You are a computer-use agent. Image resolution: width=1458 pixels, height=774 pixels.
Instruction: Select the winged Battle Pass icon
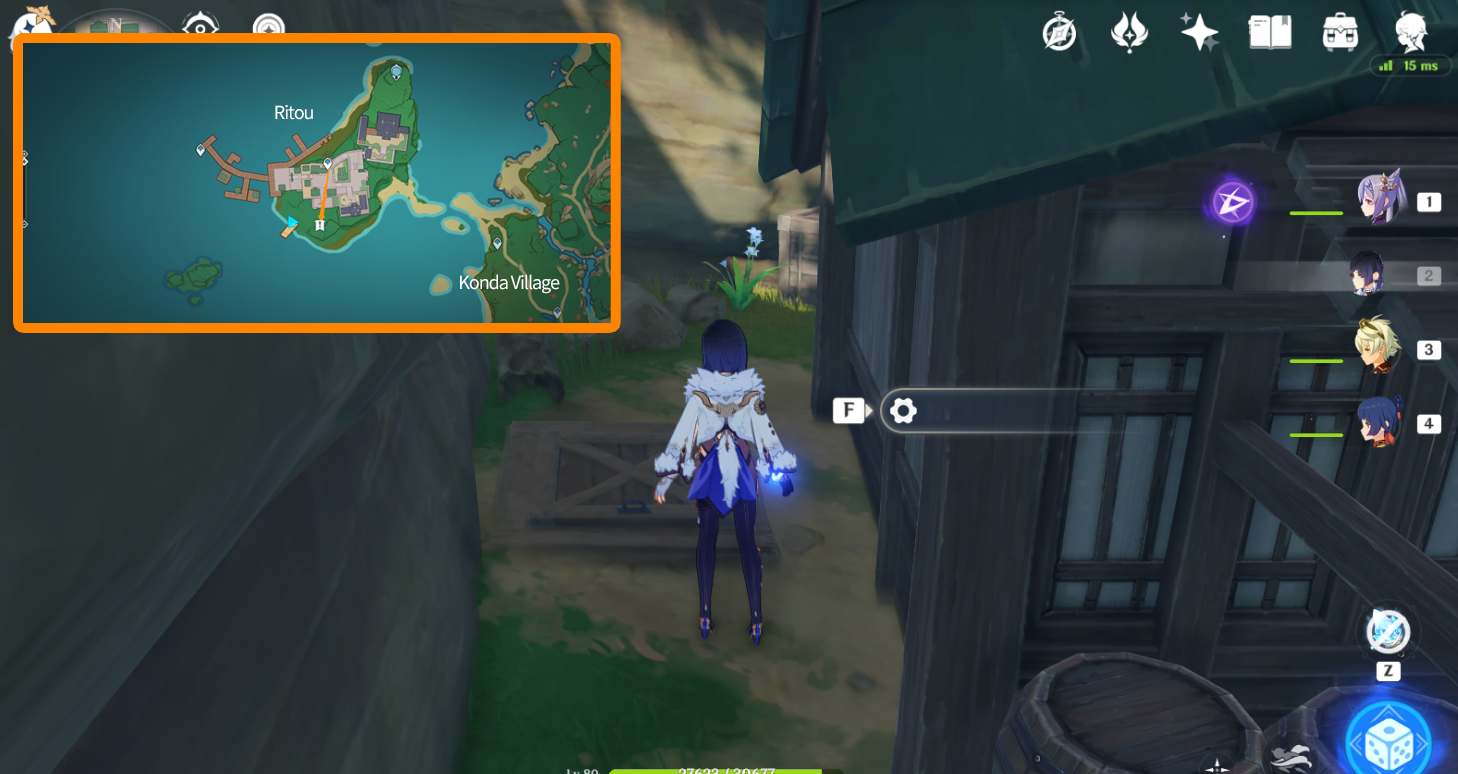tap(1129, 32)
